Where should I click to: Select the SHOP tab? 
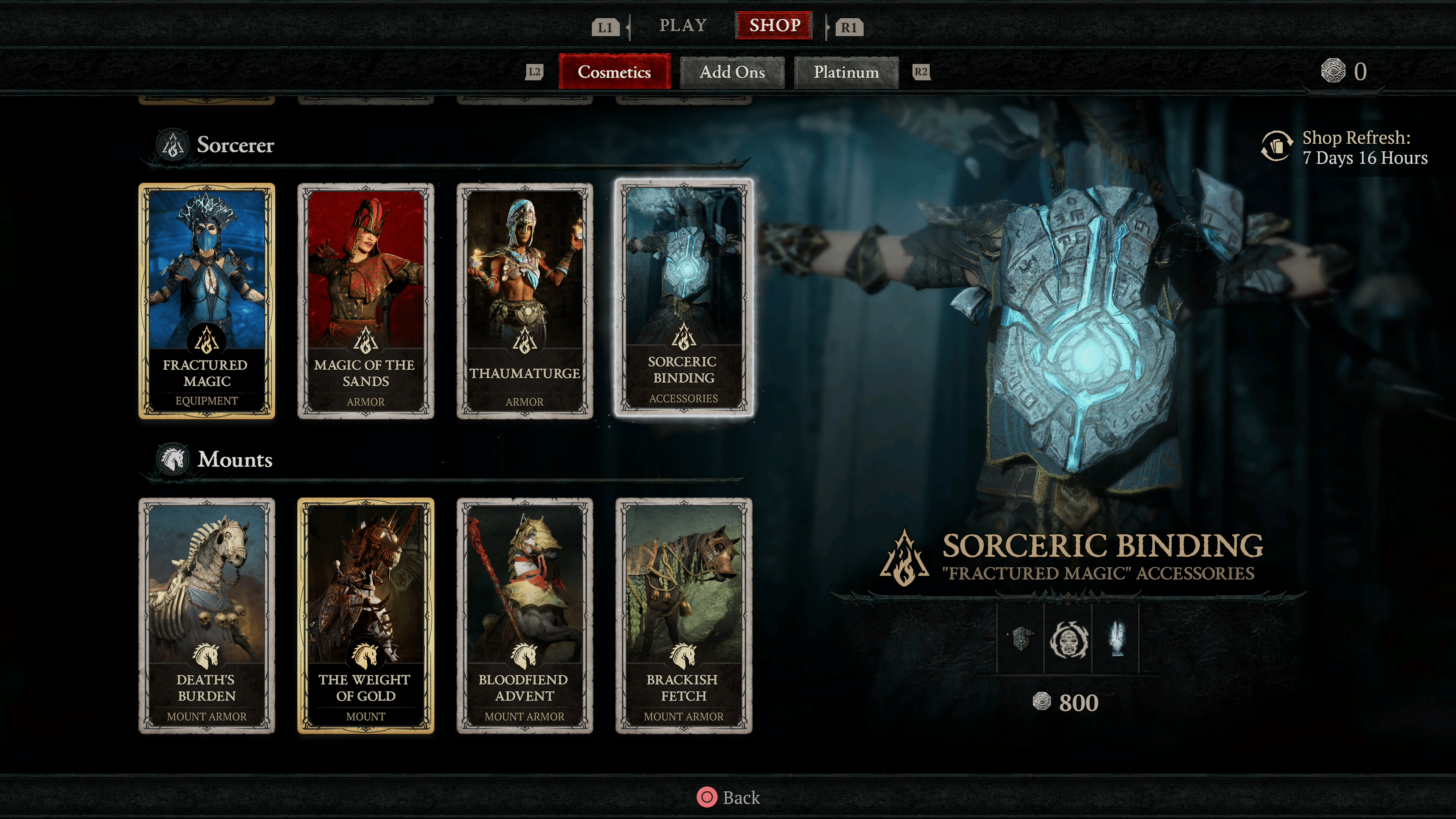(774, 25)
